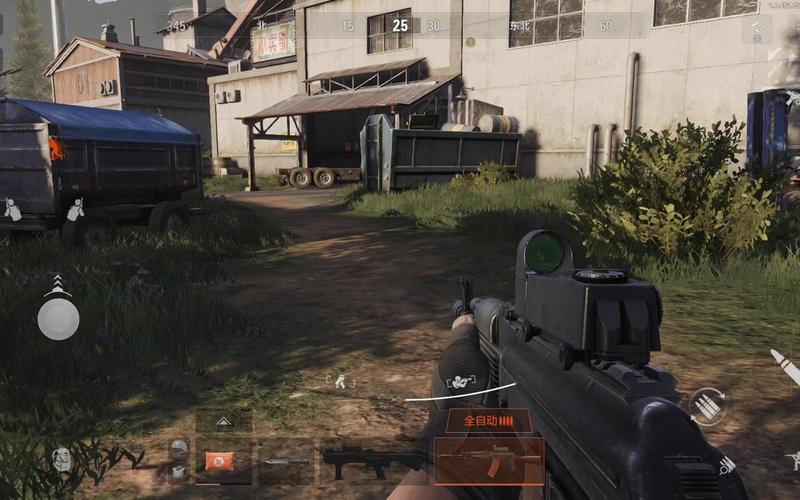Tap the virtual movement joystick
Viewport: 800px width, 500px height.
58,318
